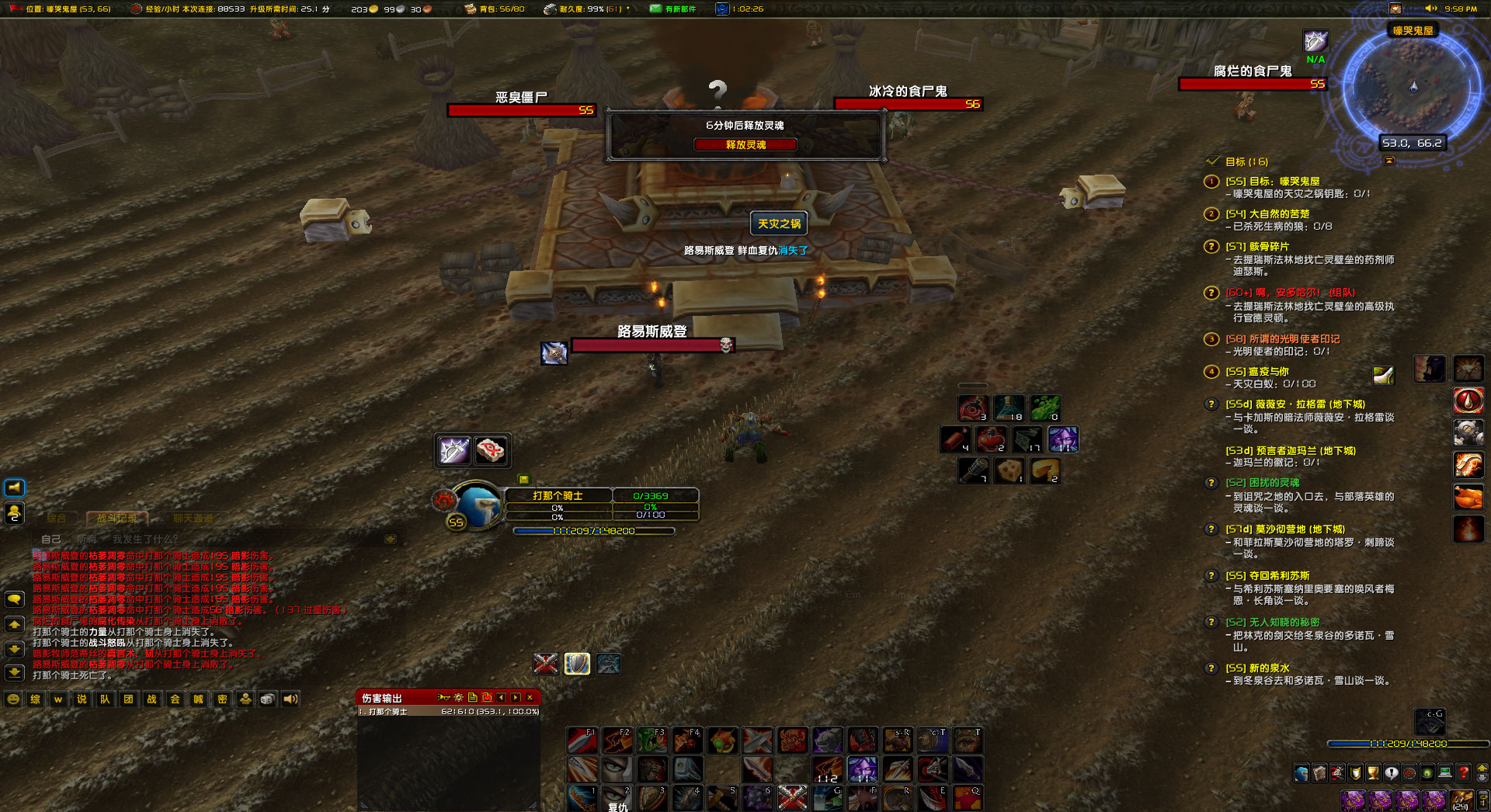
Task: Open the achievements trophy icon
Action: pos(1372,772)
